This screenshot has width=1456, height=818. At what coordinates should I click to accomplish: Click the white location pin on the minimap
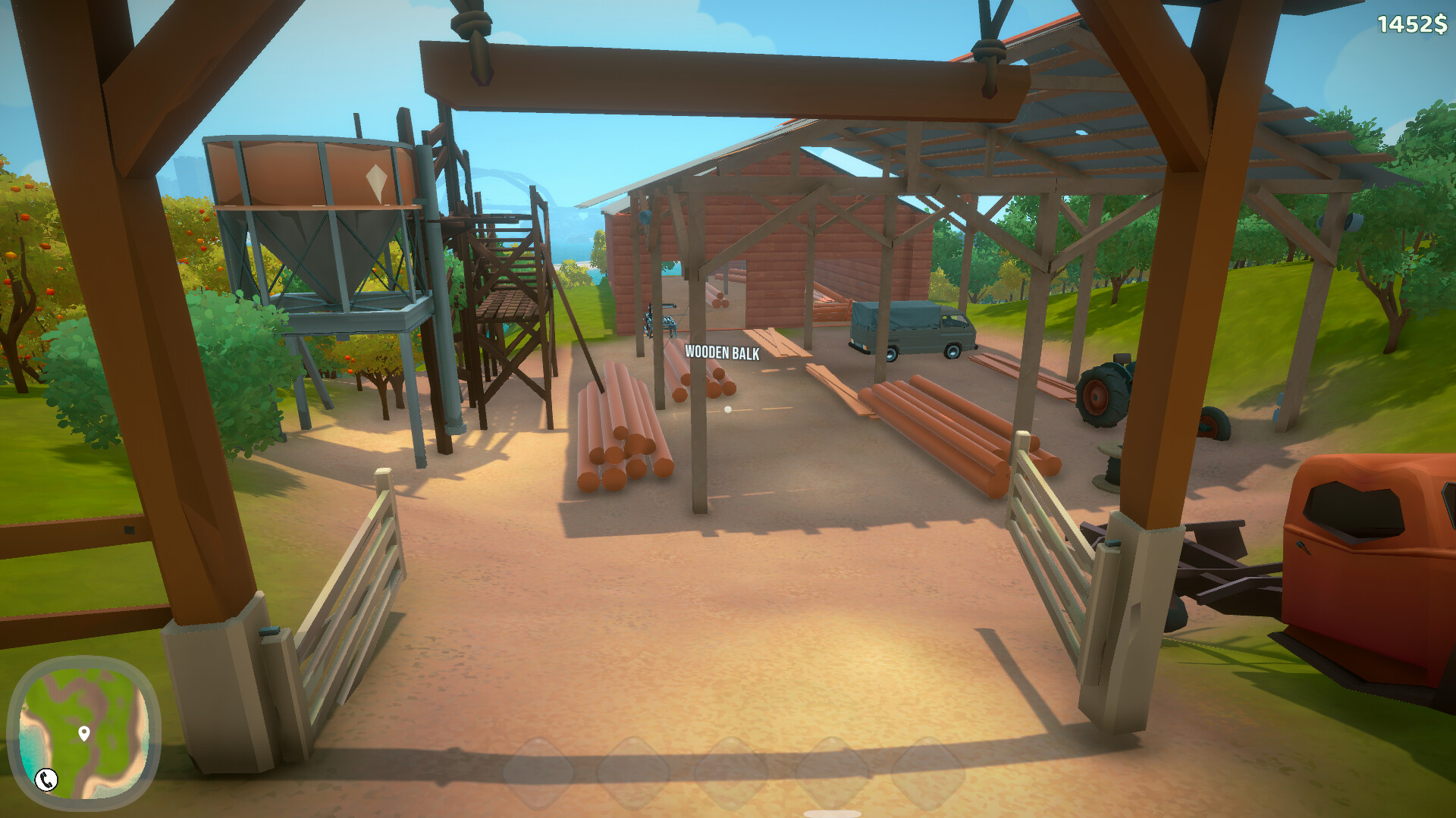point(86,734)
